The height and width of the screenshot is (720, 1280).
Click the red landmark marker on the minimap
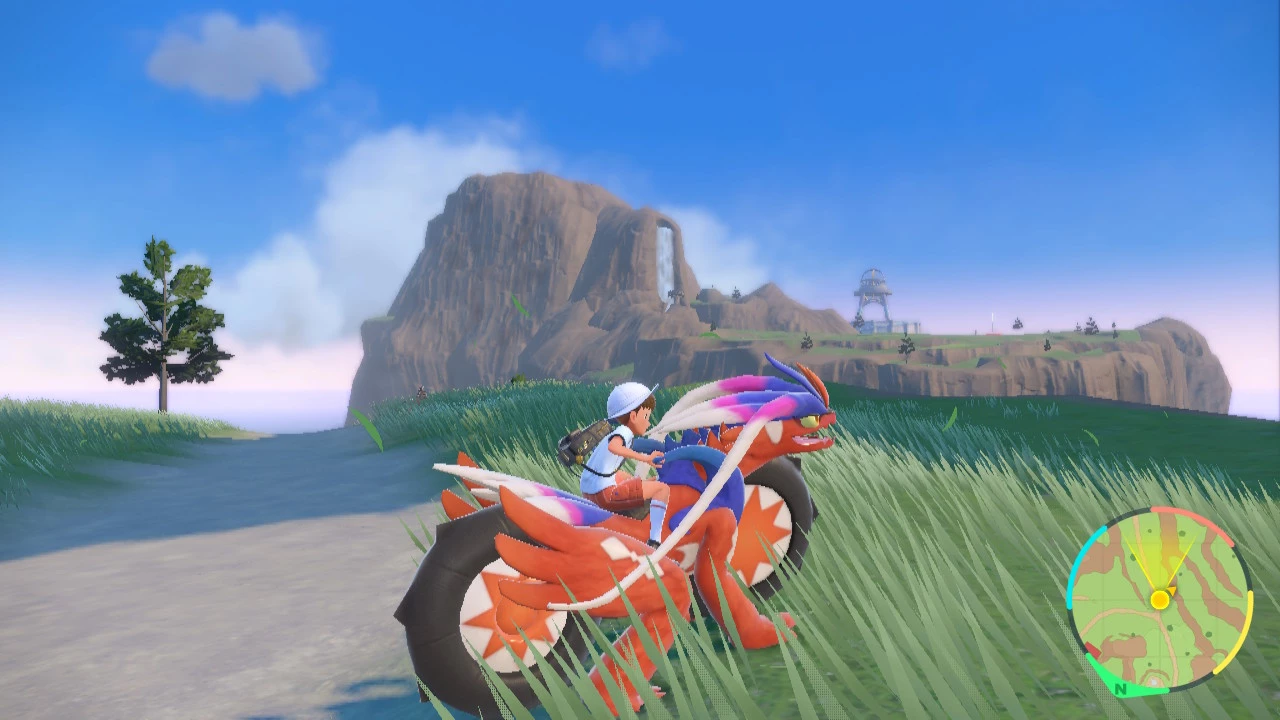(x=1094, y=650)
